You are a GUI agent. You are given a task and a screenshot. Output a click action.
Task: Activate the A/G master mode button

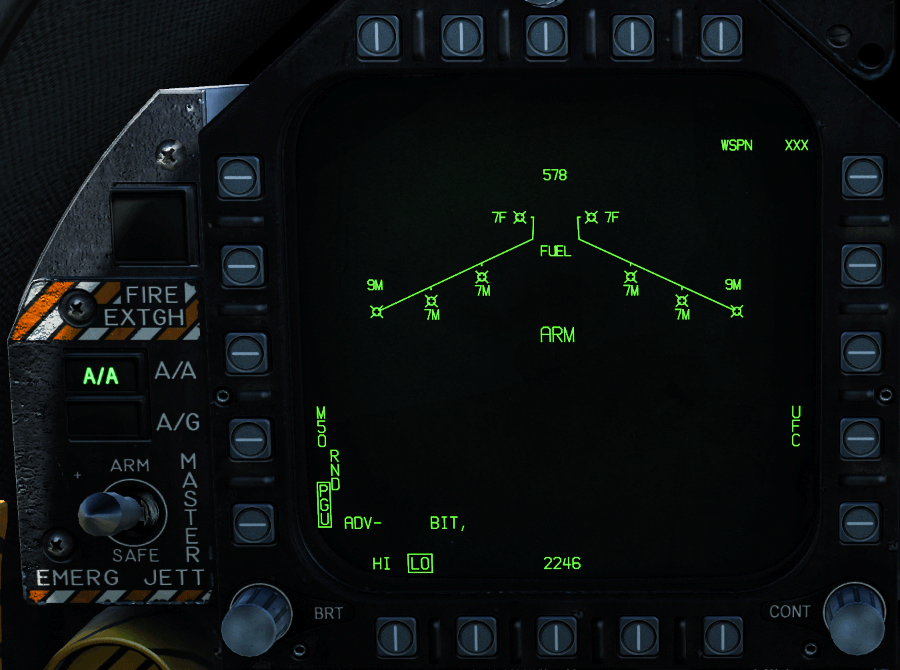pos(100,421)
